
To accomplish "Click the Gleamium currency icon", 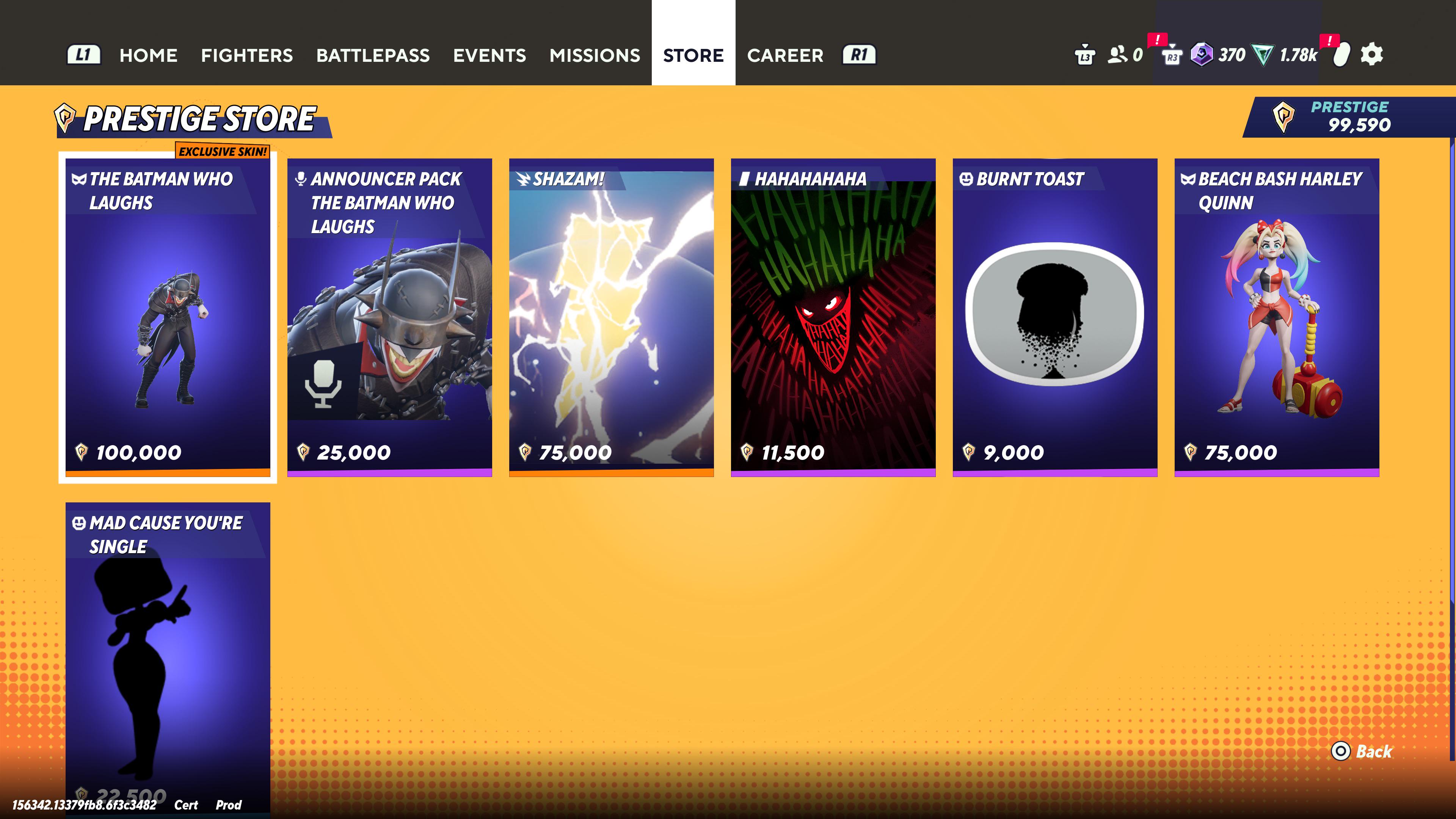I will click(x=1202, y=55).
